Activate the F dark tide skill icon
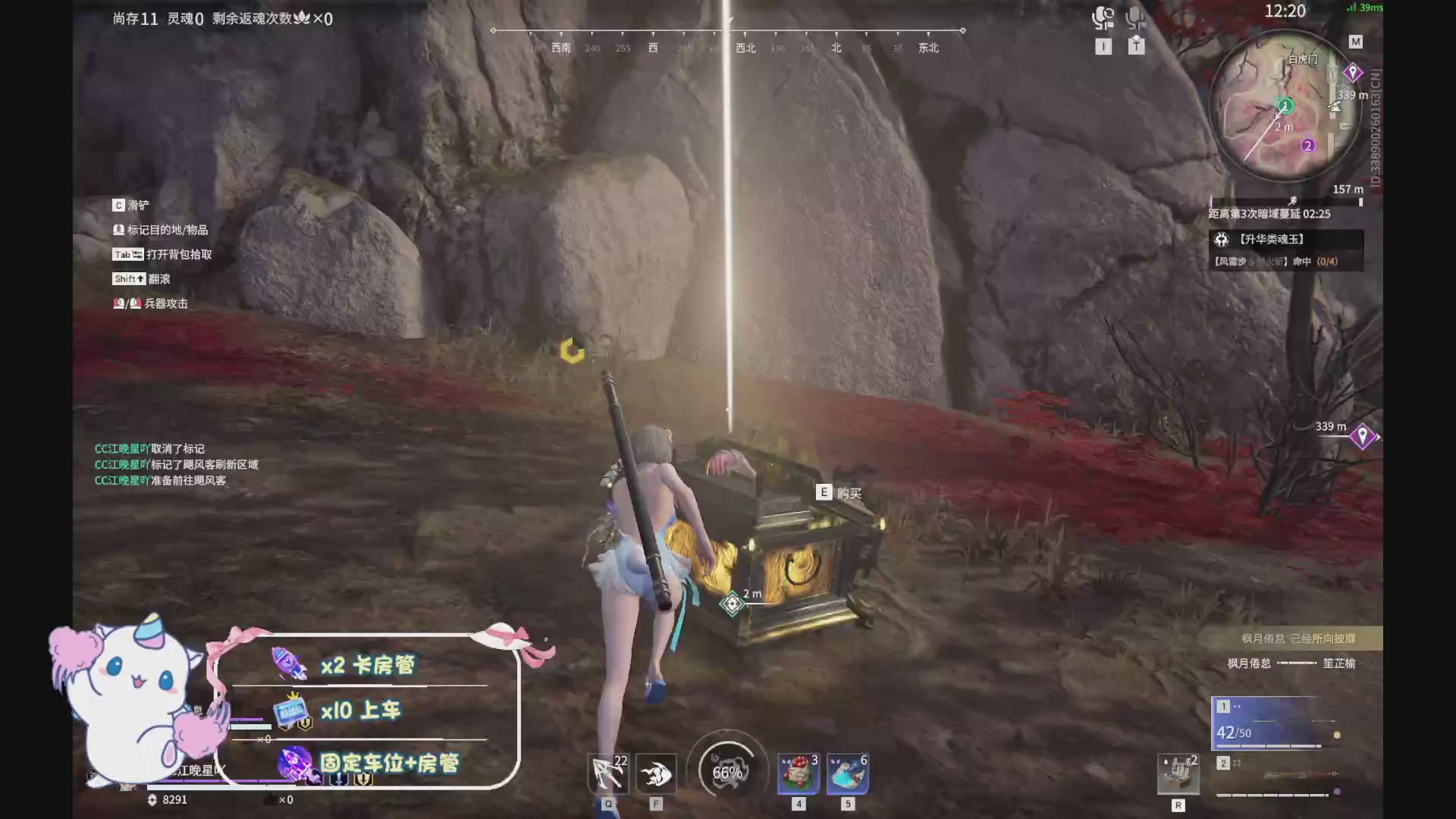 (x=657, y=773)
